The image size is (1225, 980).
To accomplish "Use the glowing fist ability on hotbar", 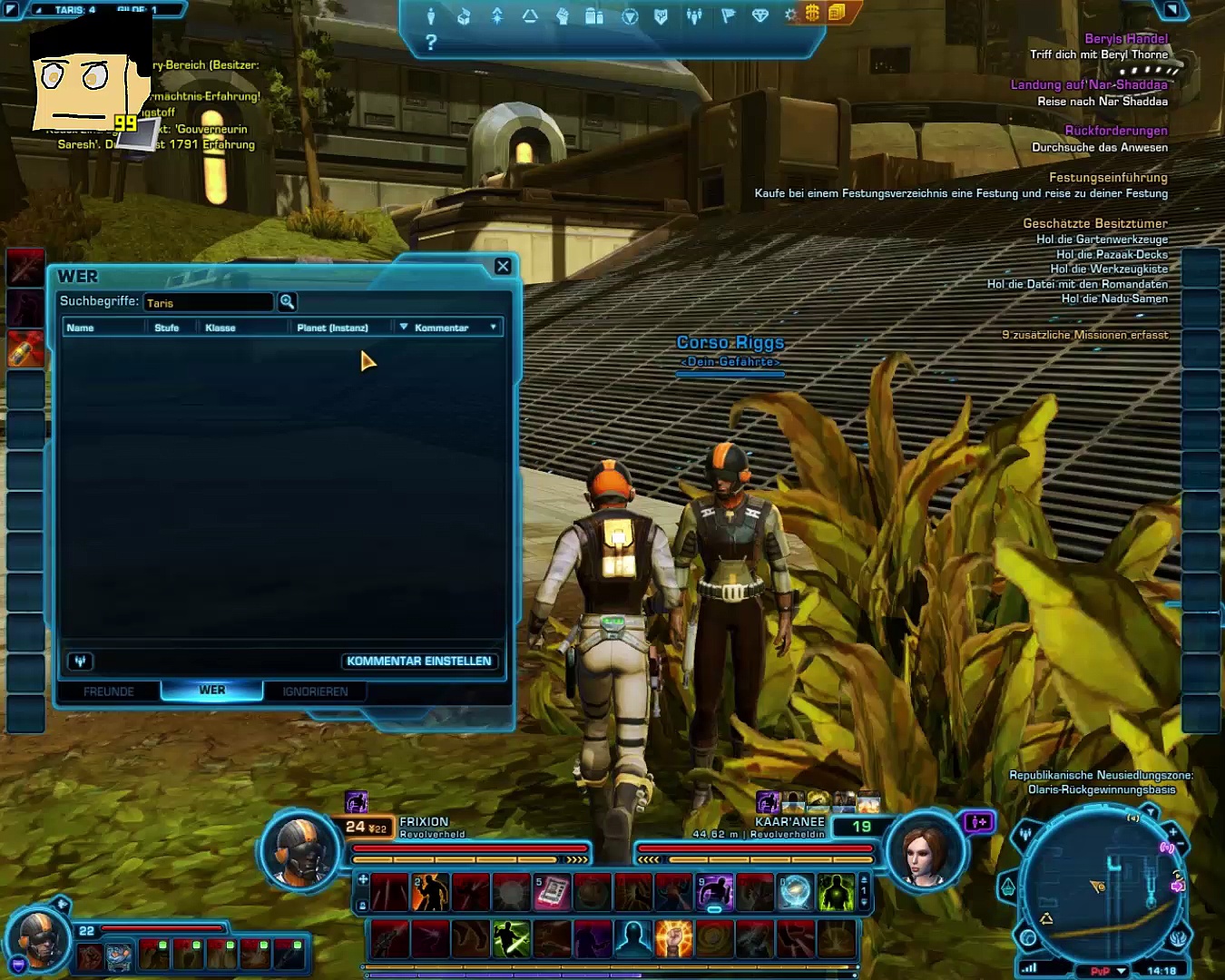I will tap(673, 939).
